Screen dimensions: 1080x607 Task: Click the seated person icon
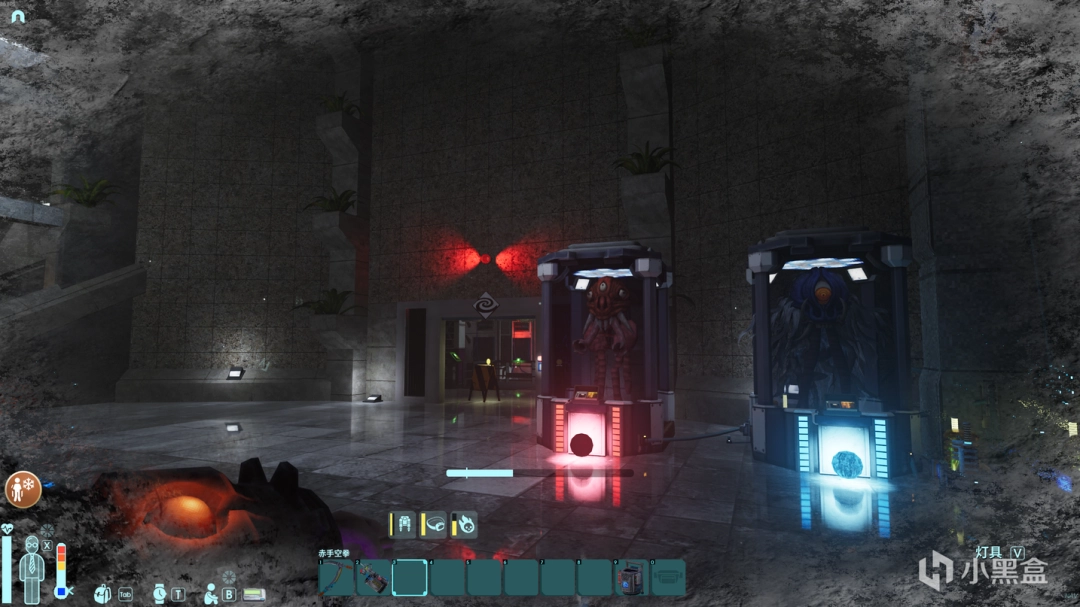211,593
